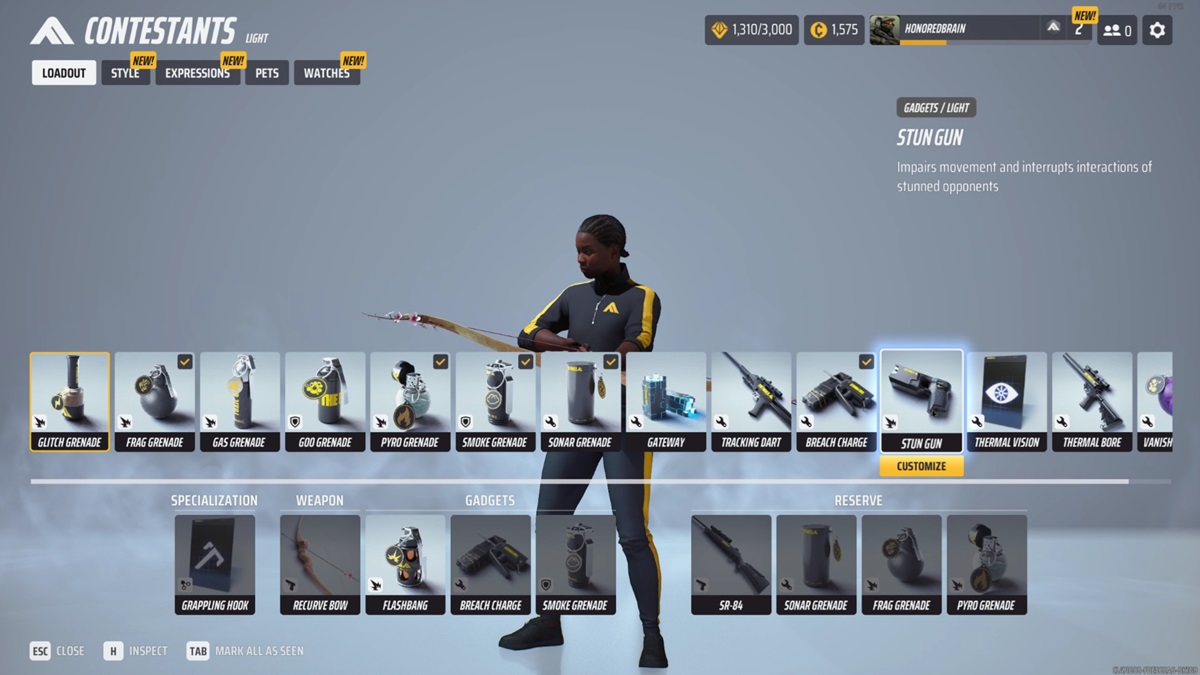Viewport: 1200px width, 675px height.
Task: Choose the Goo Grenade gadget
Action: 325,401
